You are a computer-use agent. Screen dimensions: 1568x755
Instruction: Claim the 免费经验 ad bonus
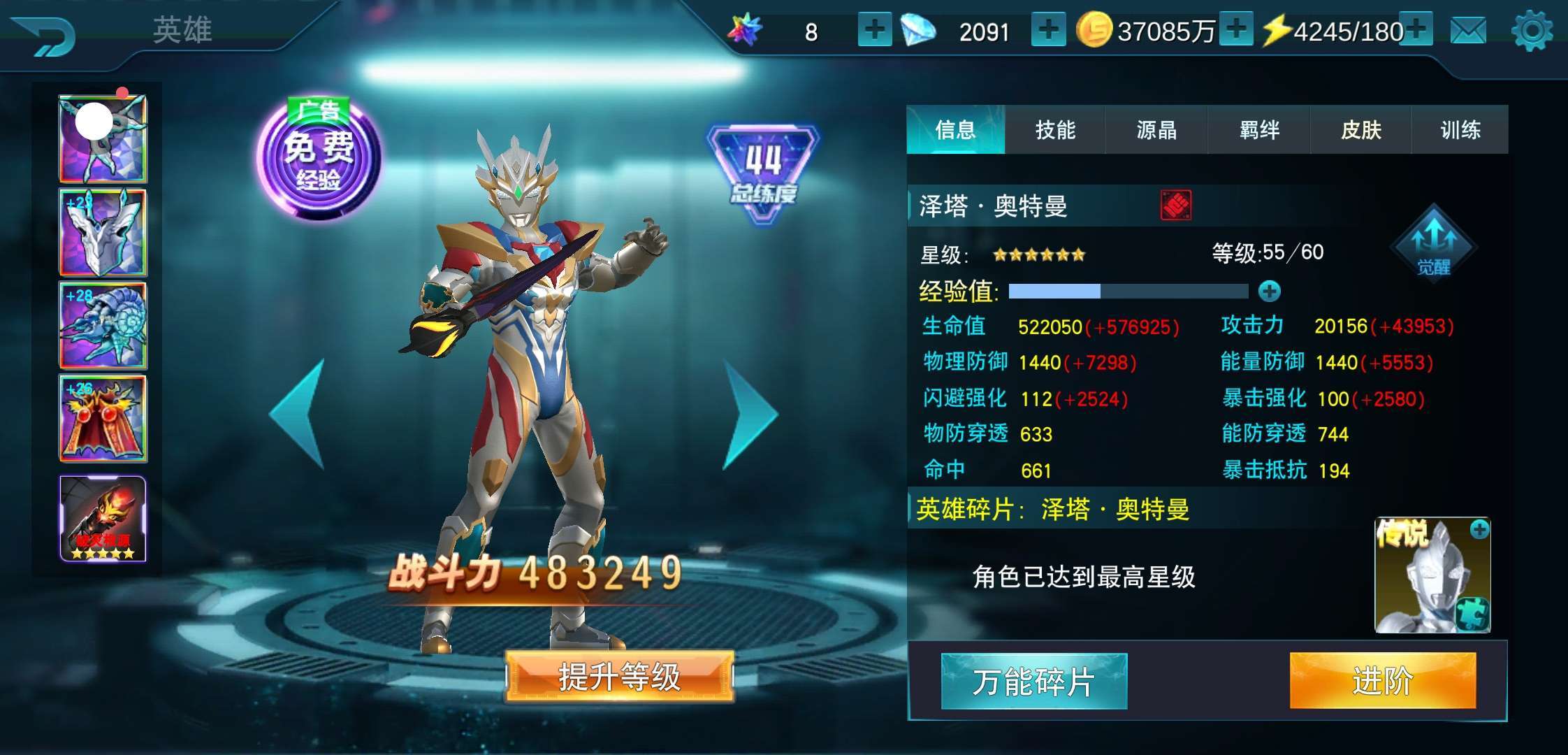[x=319, y=159]
